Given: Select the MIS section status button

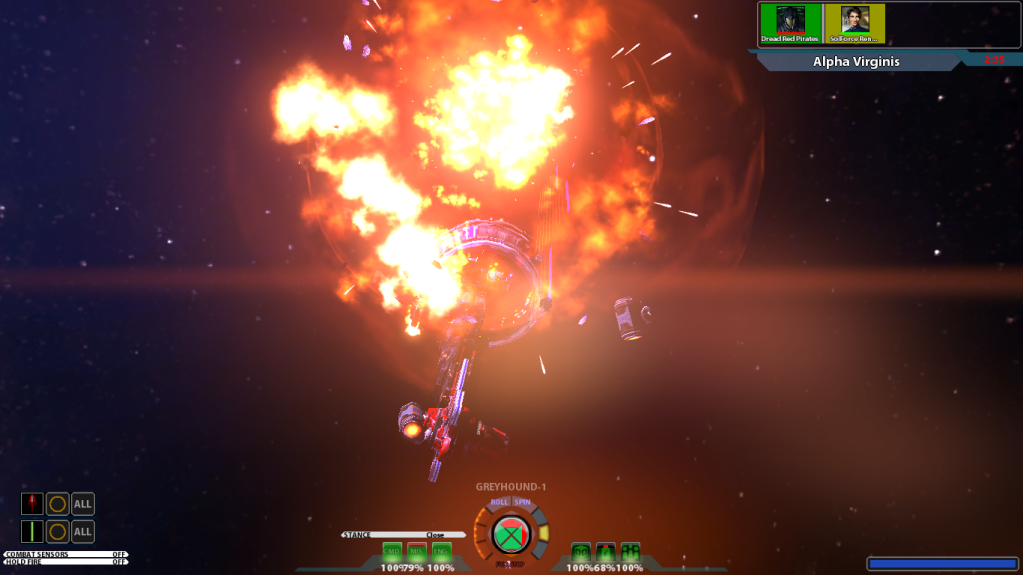Looking at the screenshot, I should tap(417, 552).
